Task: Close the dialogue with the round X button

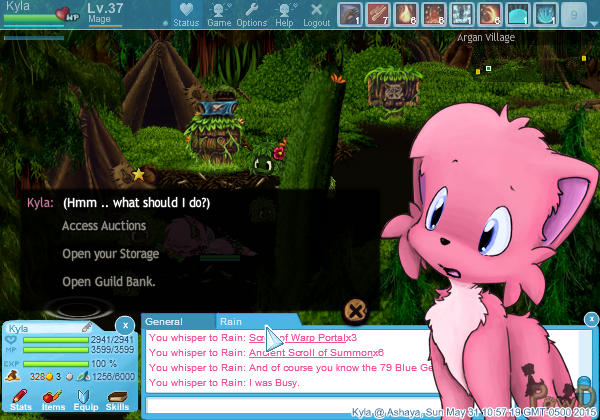Action: click(354, 310)
